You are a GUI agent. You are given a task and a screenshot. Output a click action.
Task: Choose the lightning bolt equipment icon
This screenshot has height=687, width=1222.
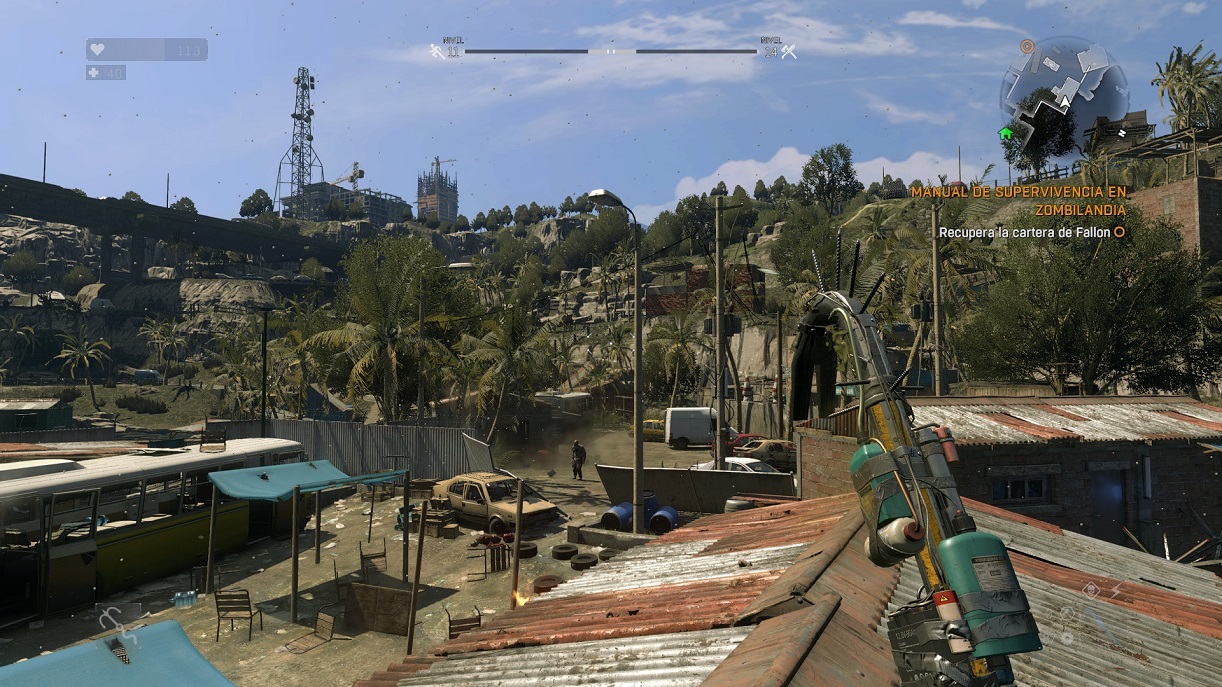(1116, 591)
